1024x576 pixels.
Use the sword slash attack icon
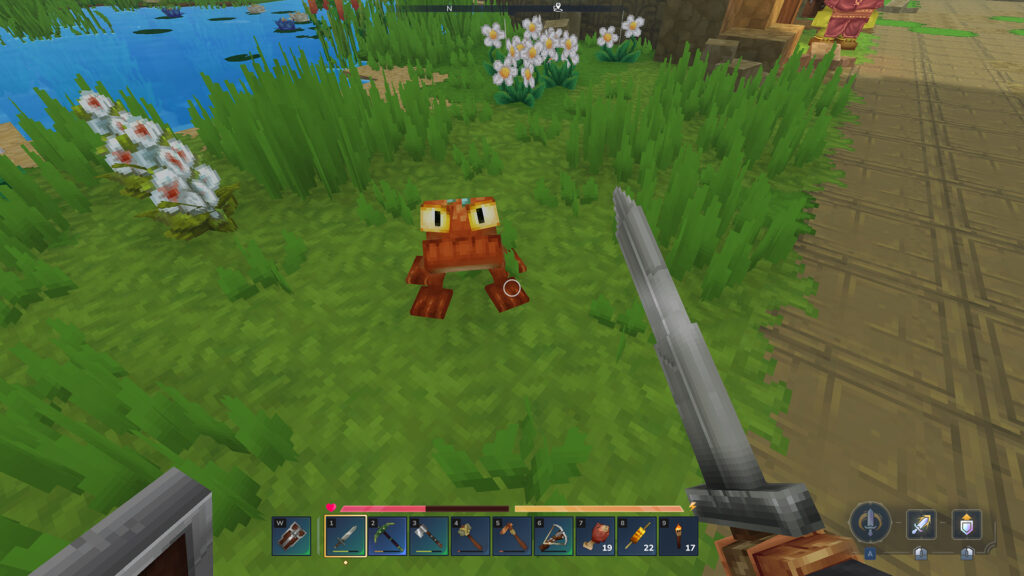point(921,524)
